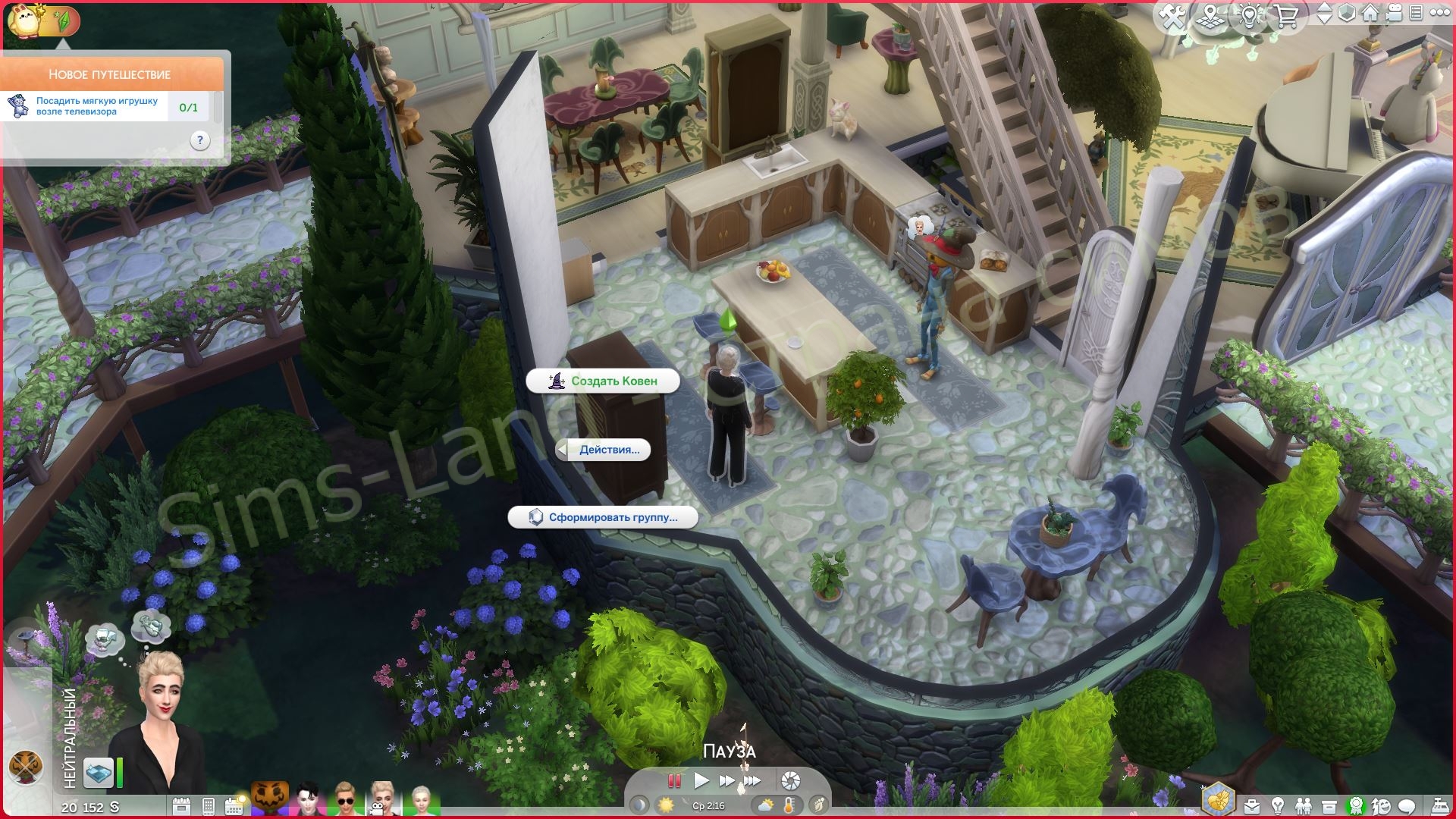Open the Новое путешествие quest header
Image resolution: width=1456 pixels, height=819 pixels.
111,74
